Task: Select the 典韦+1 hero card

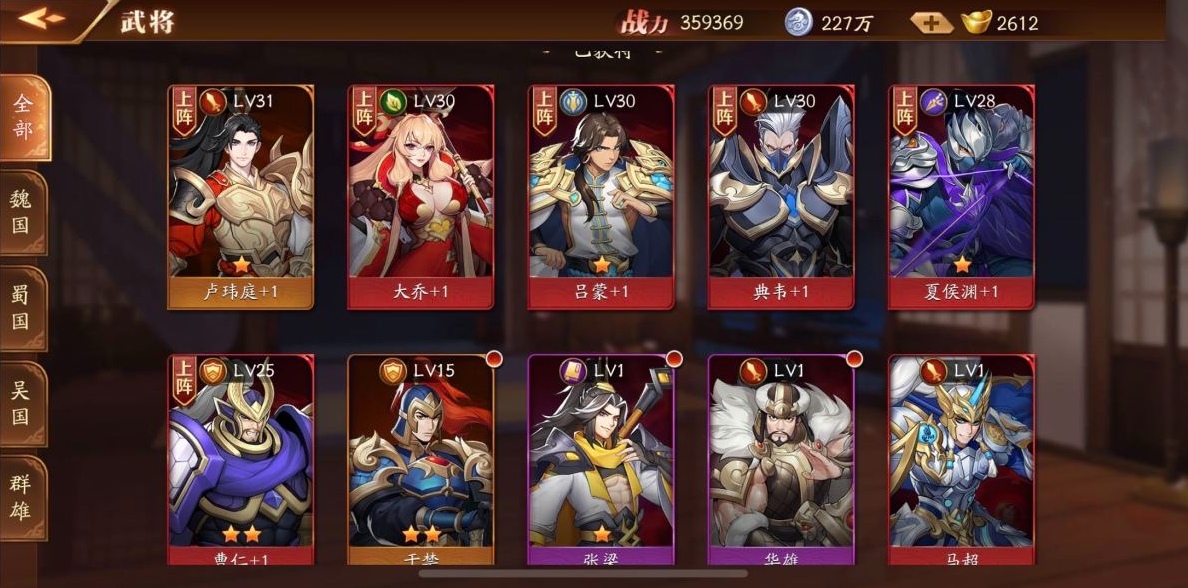Action: pos(781,196)
